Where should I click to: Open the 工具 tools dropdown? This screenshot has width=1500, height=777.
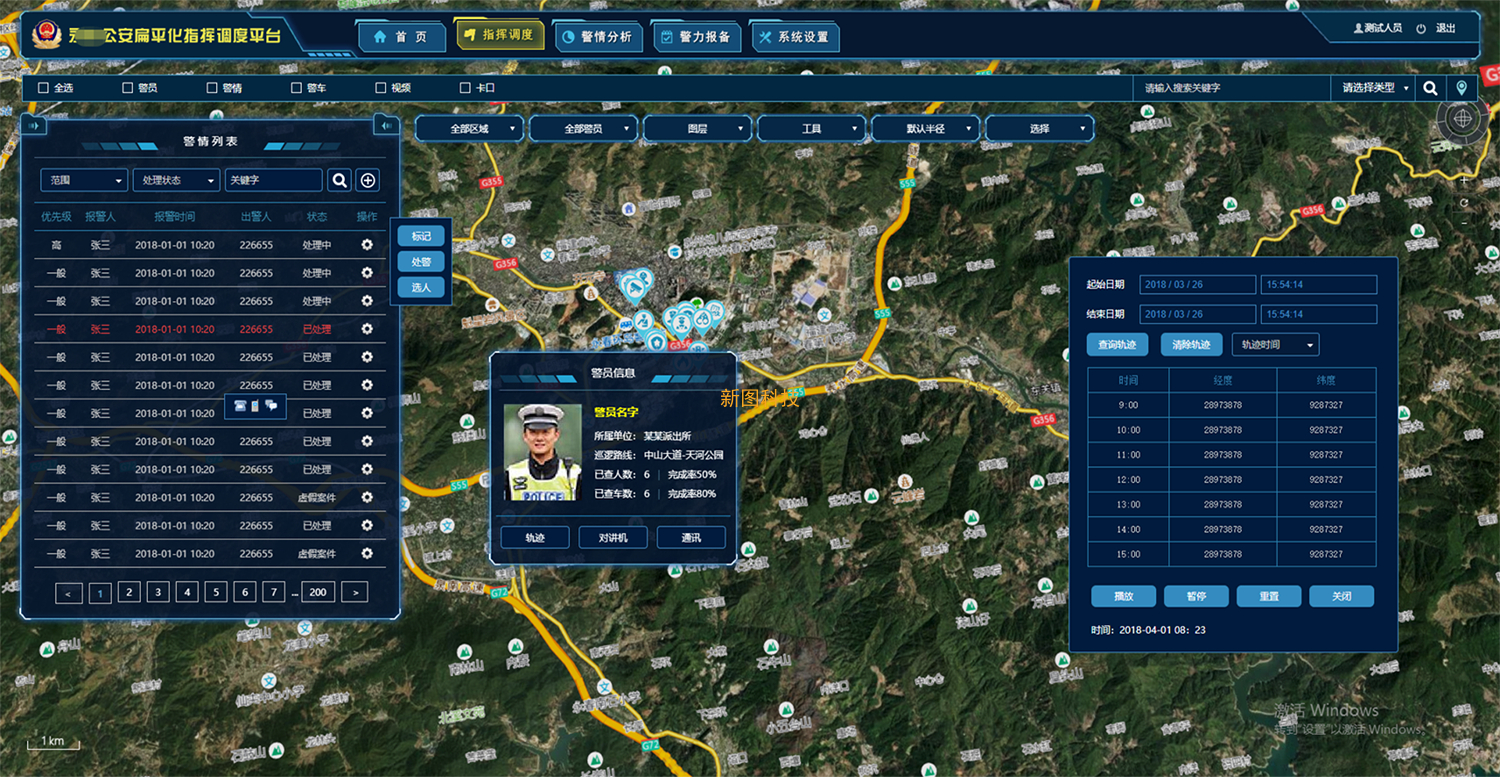click(812, 129)
